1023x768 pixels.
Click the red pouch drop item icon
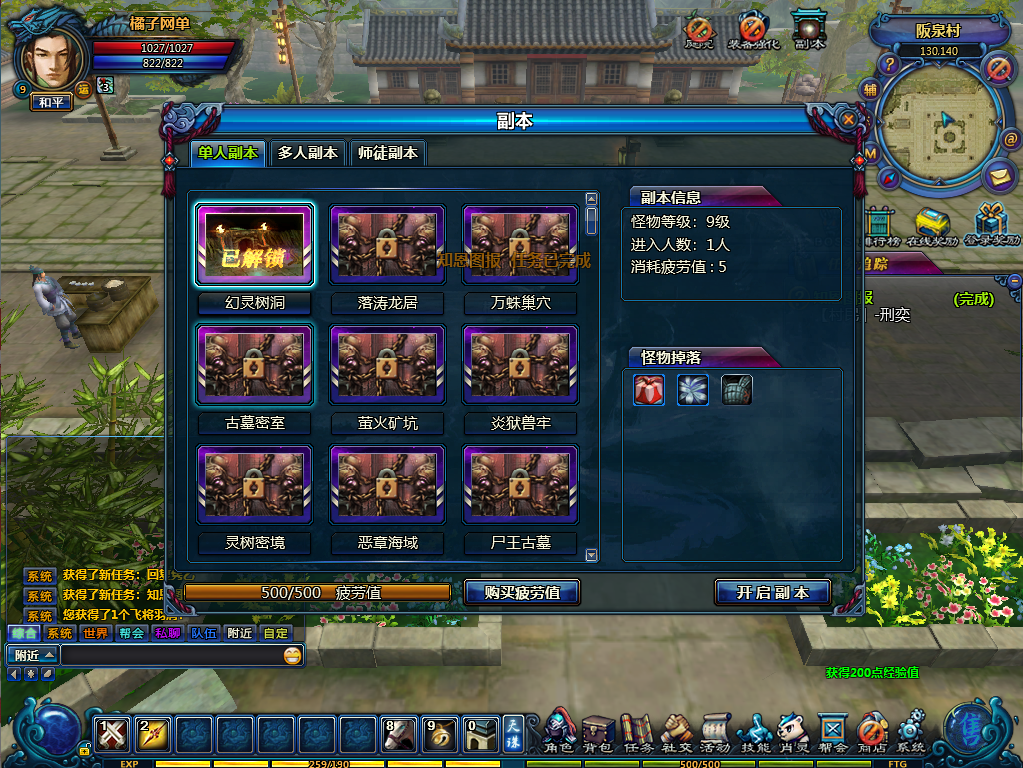tap(649, 390)
